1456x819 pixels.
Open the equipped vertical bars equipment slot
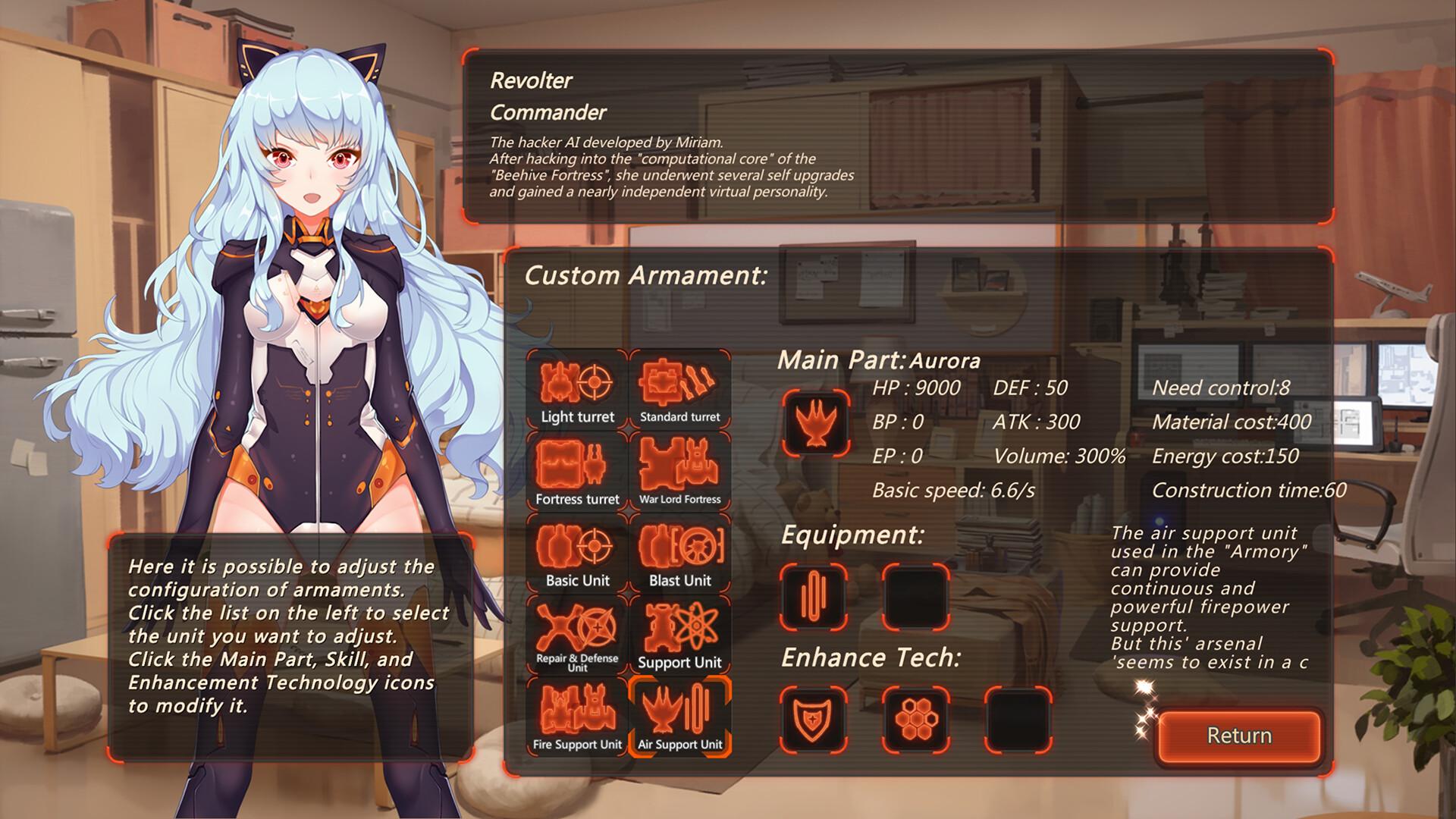coord(814,597)
